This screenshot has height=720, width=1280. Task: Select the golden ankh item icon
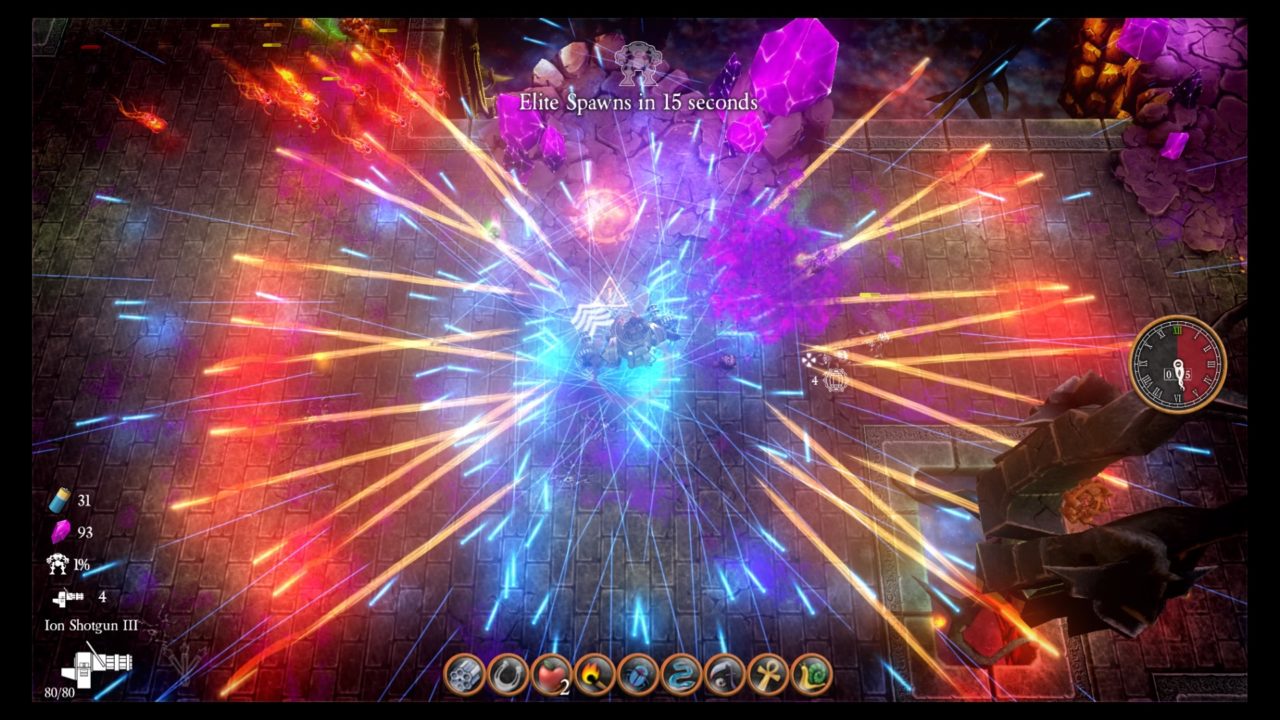(768, 675)
